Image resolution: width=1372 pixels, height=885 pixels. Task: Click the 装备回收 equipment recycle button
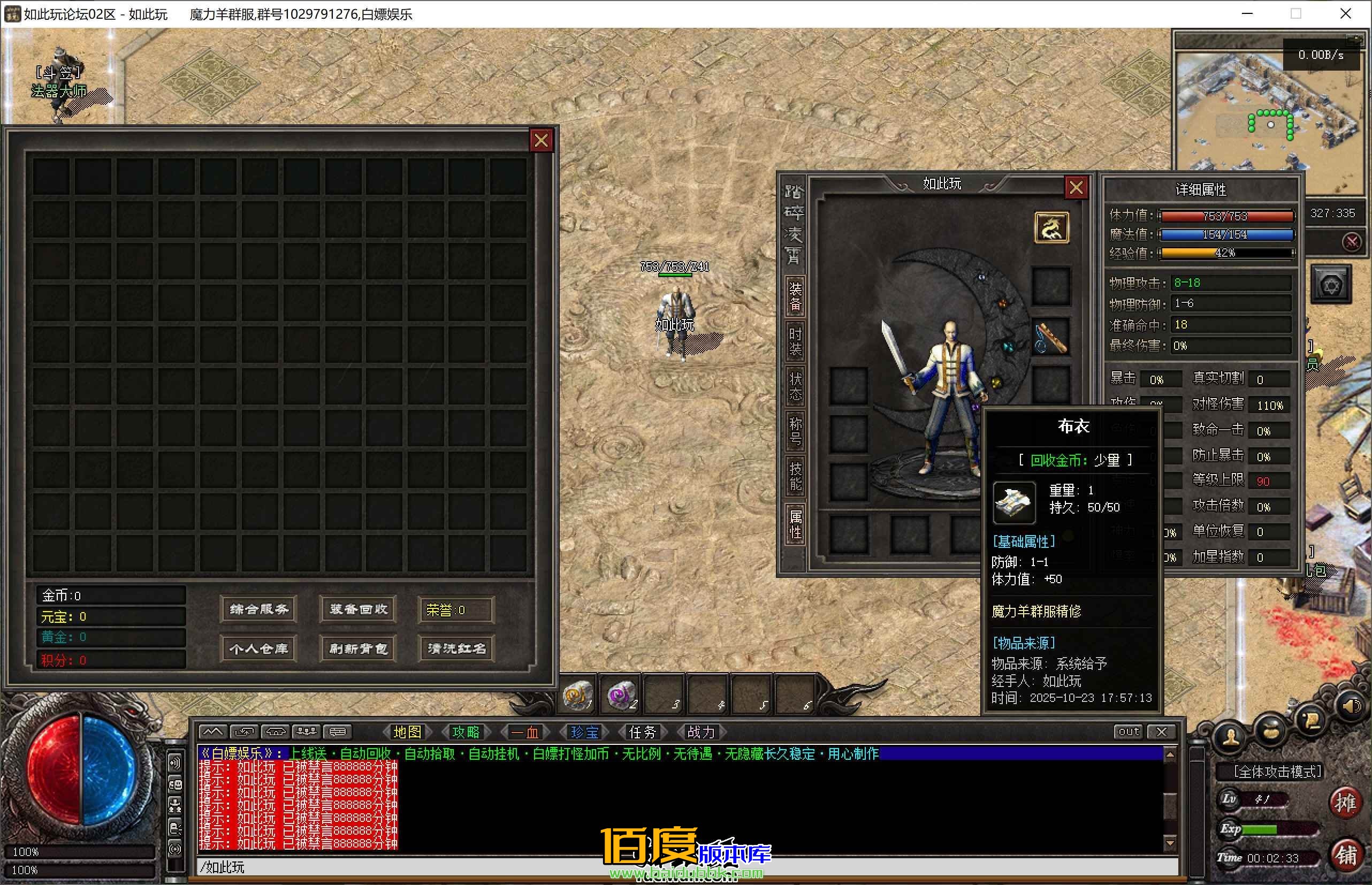point(358,609)
